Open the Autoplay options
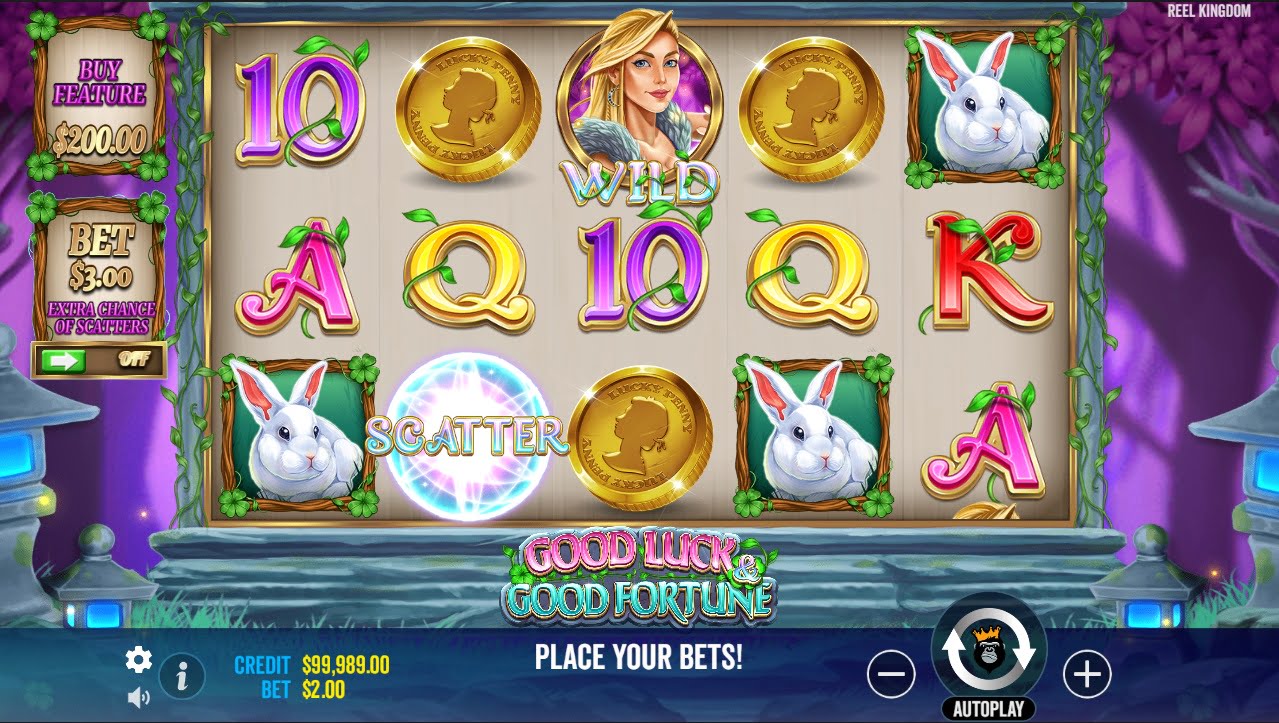Viewport: 1279px width, 723px height. (x=988, y=709)
